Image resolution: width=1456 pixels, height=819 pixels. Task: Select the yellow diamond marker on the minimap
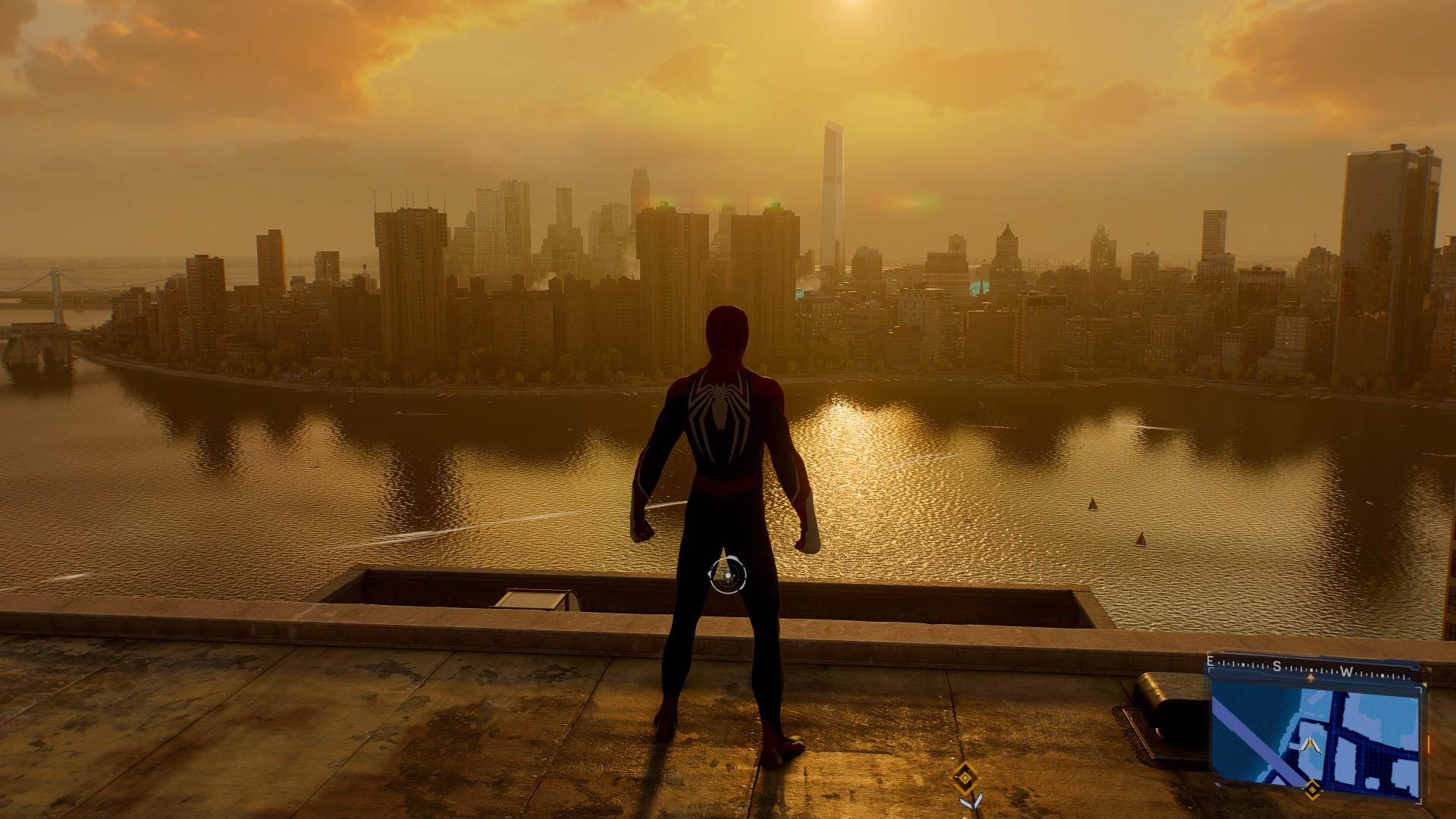1312,791
